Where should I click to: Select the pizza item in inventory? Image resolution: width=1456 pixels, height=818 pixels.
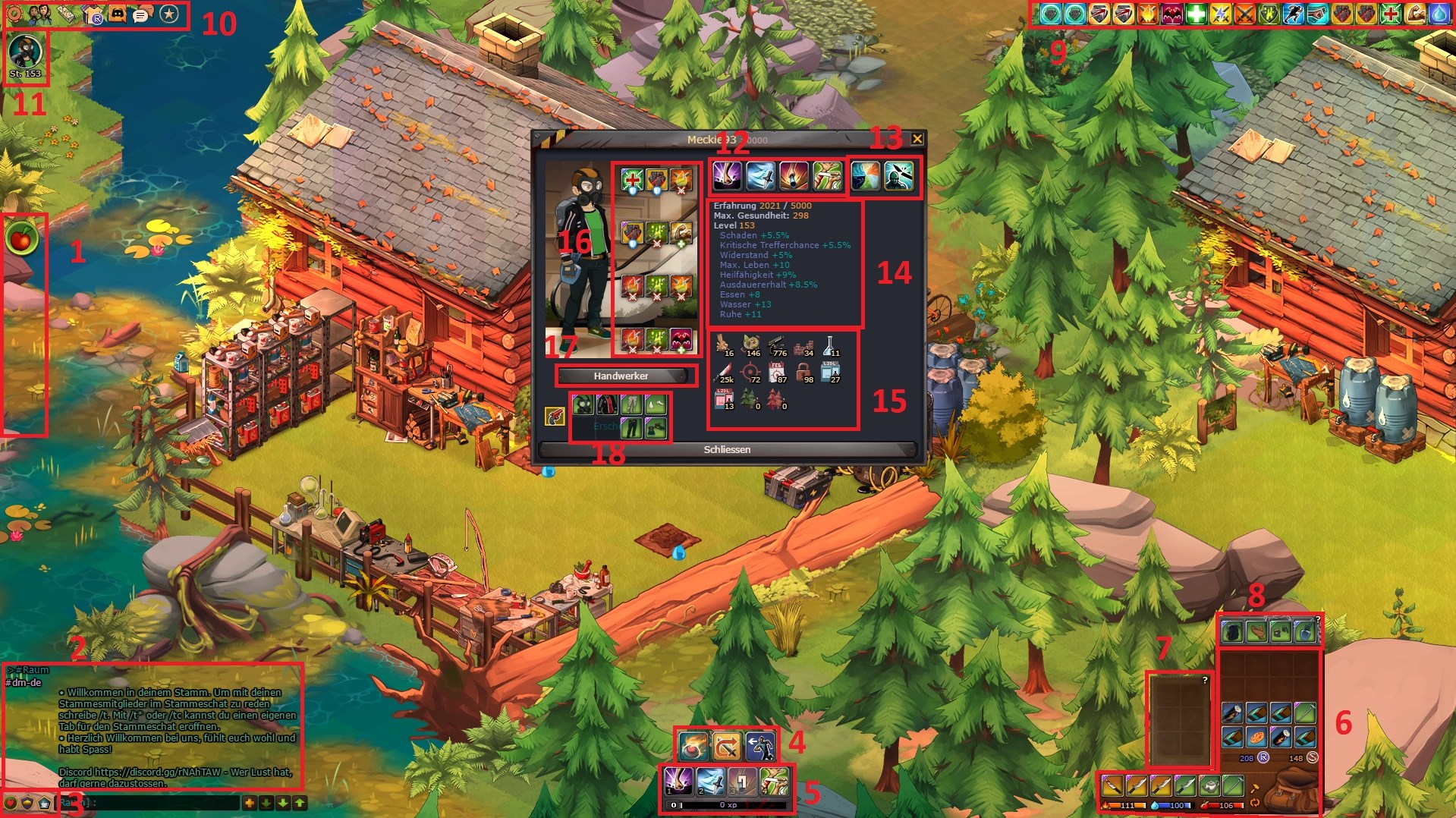pos(1256,737)
